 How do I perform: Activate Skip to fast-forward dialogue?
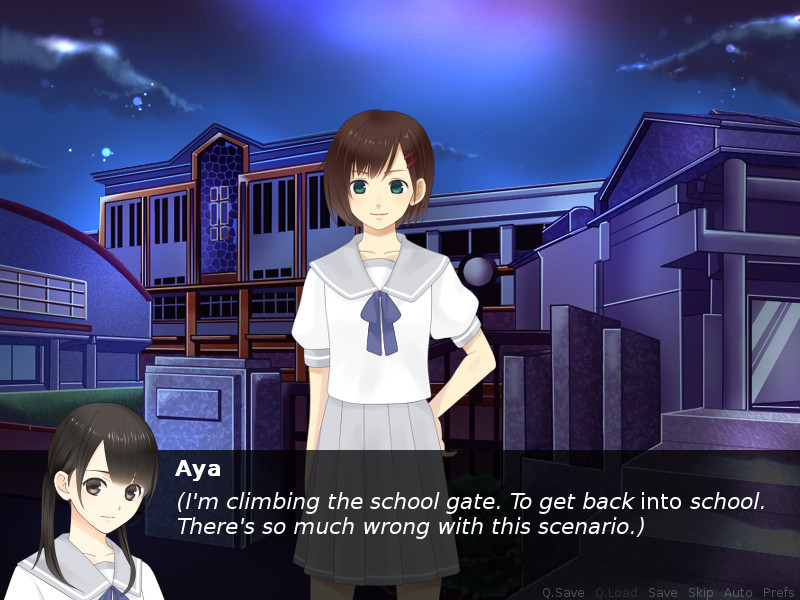[700, 592]
